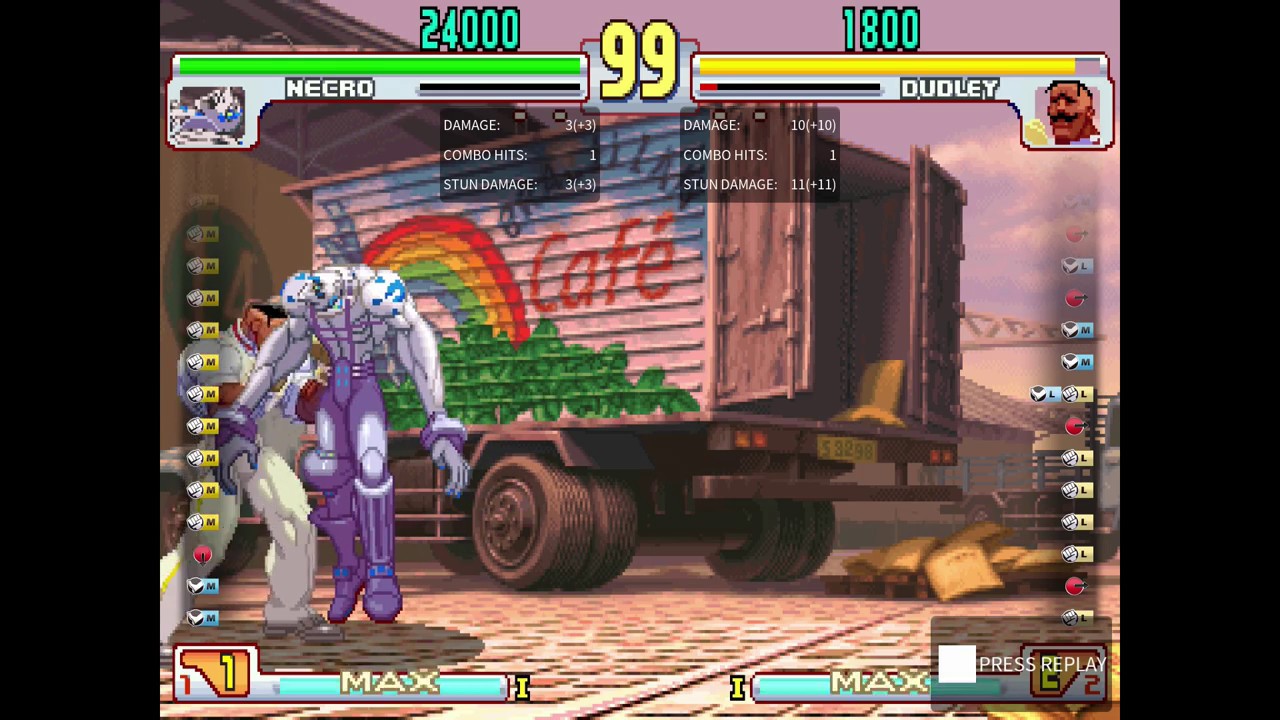Image resolution: width=1280 pixels, height=720 pixels.
Task: Click the COMBO HITS counter on Necro's side
Action: click(518, 155)
